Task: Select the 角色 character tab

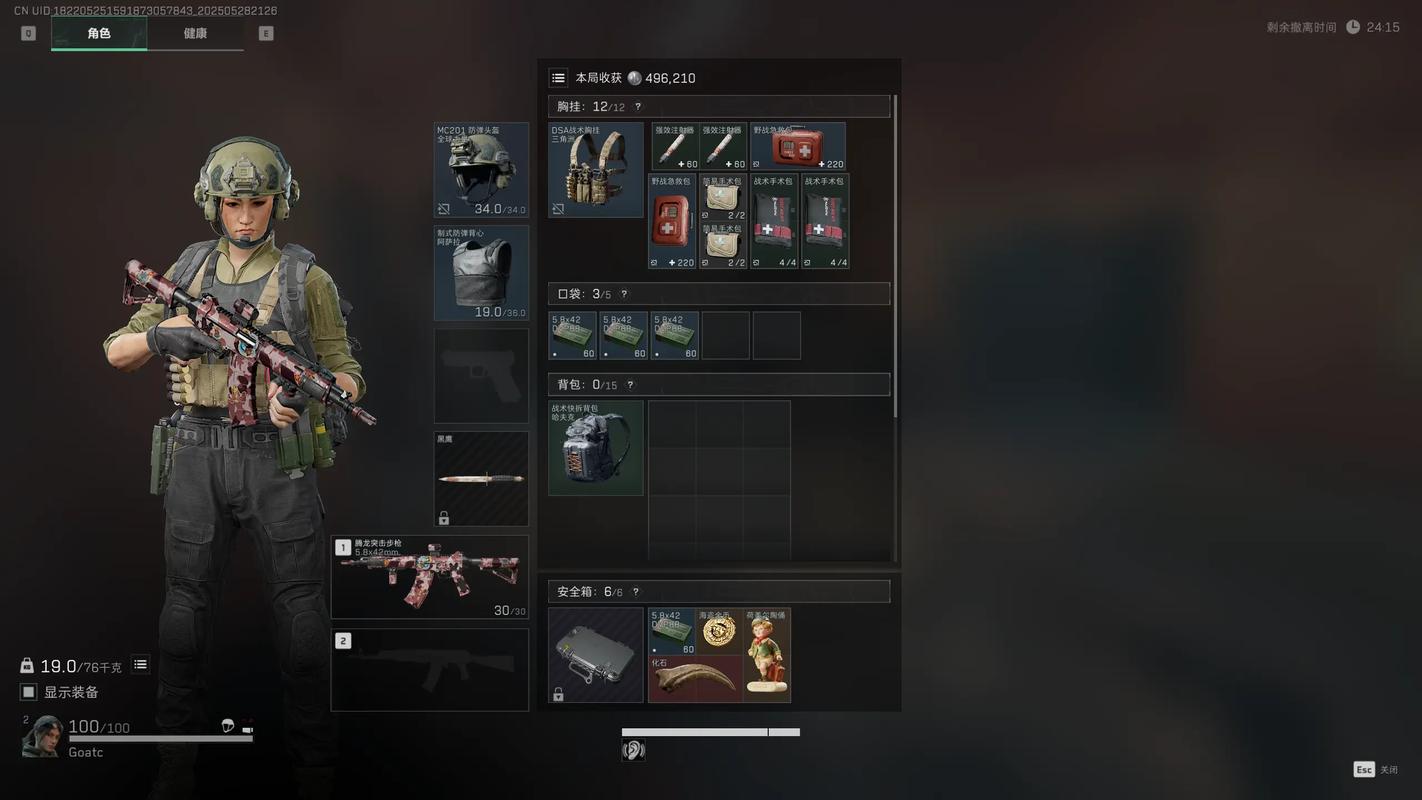Action: tap(99, 33)
